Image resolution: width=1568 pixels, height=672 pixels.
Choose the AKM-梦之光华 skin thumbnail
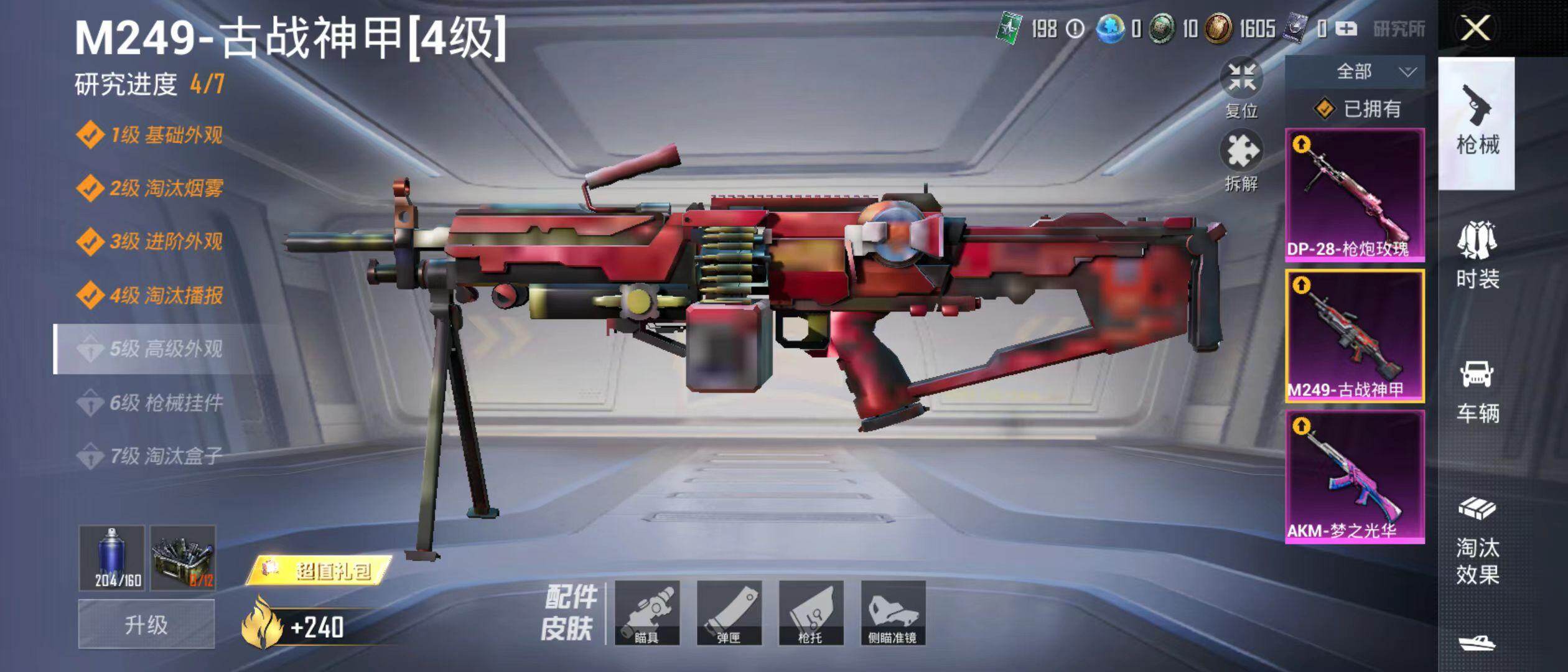point(1355,477)
